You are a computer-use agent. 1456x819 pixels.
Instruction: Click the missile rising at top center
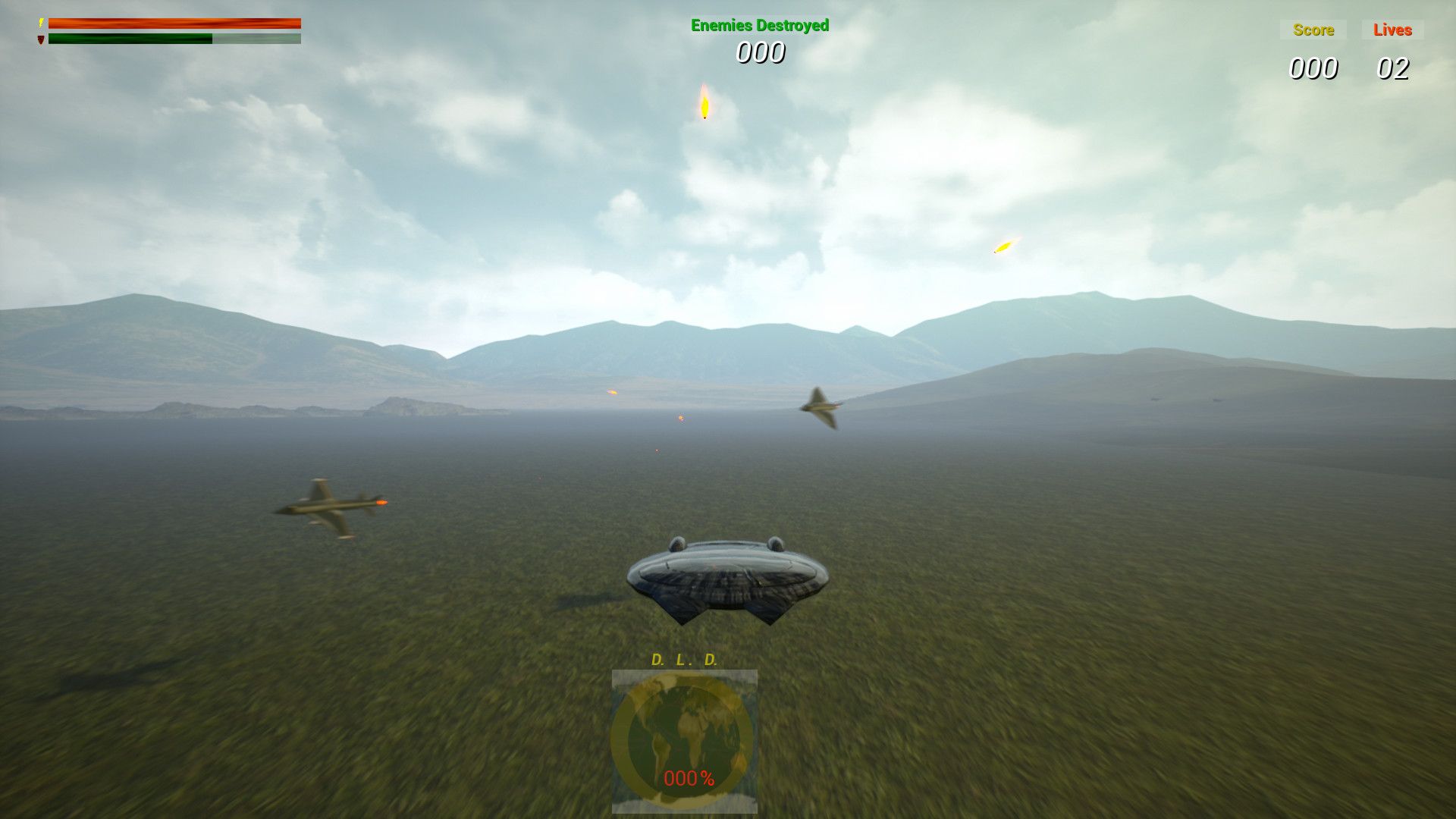point(704,106)
